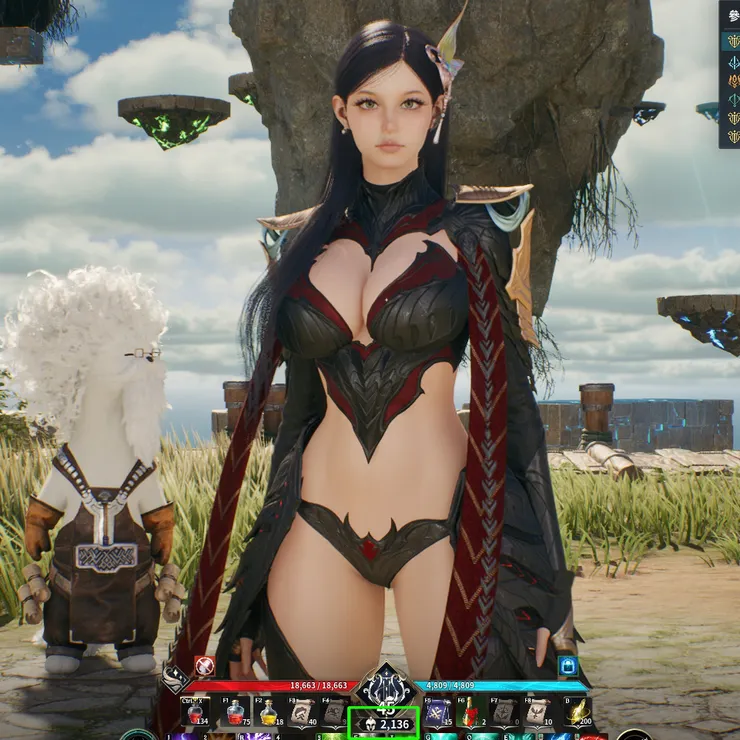Toggle the blue lock icon above mana bar
Screen dimensions: 740x740
568,665
